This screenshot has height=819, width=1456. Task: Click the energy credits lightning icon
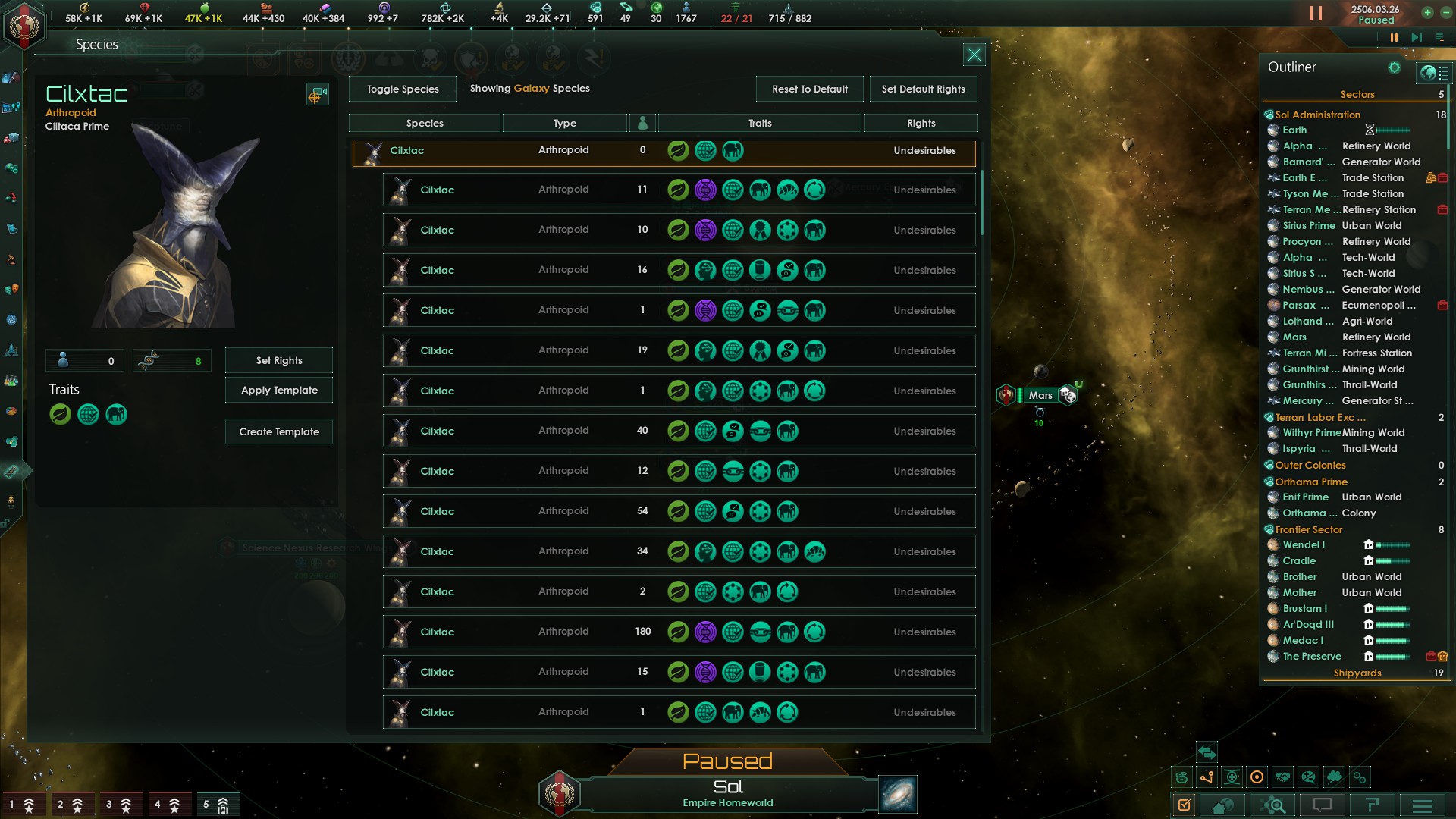pyautogui.click(x=85, y=9)
